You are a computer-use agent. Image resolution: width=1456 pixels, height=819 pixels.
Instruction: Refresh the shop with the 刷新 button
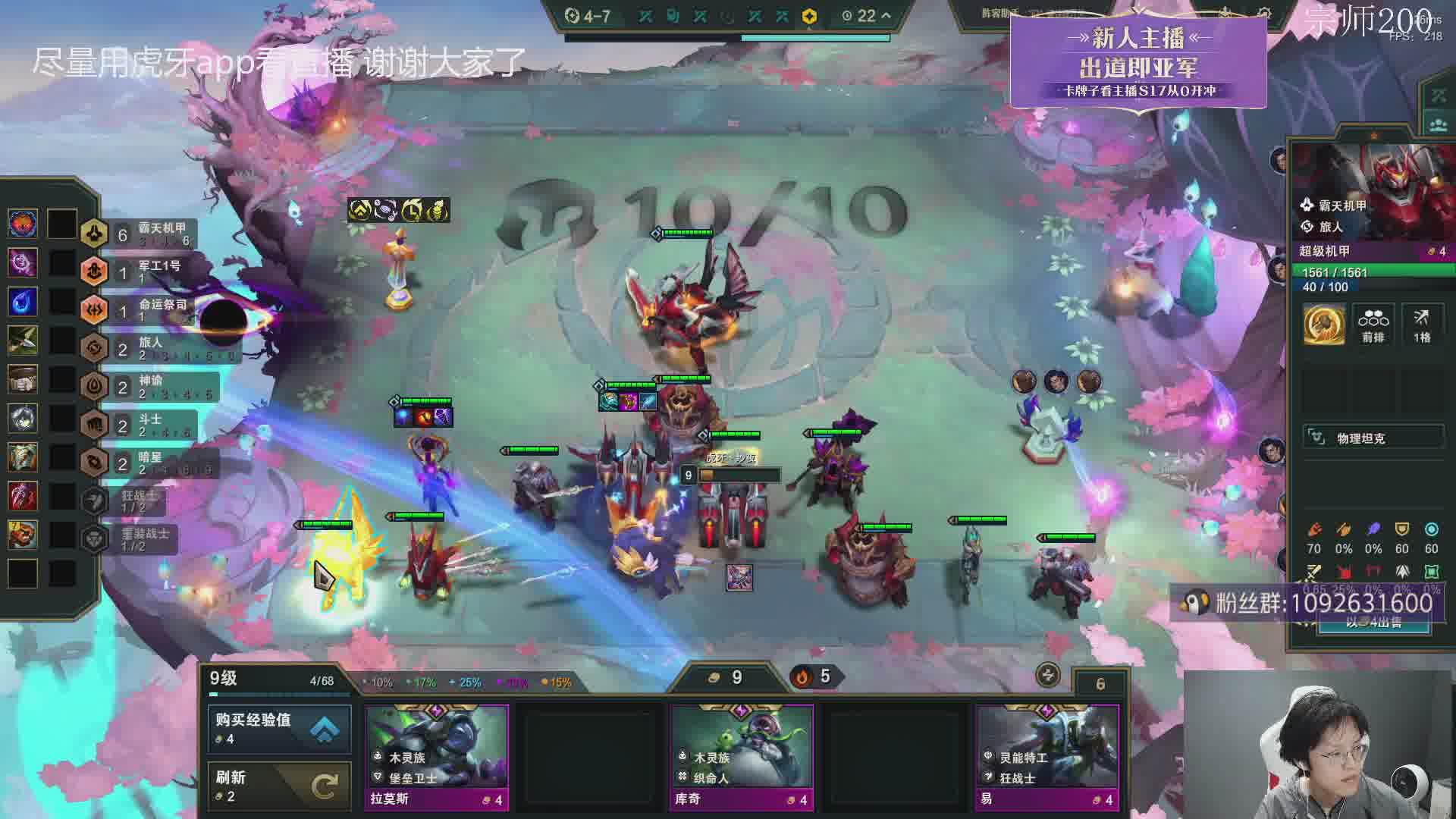(279, 786)
